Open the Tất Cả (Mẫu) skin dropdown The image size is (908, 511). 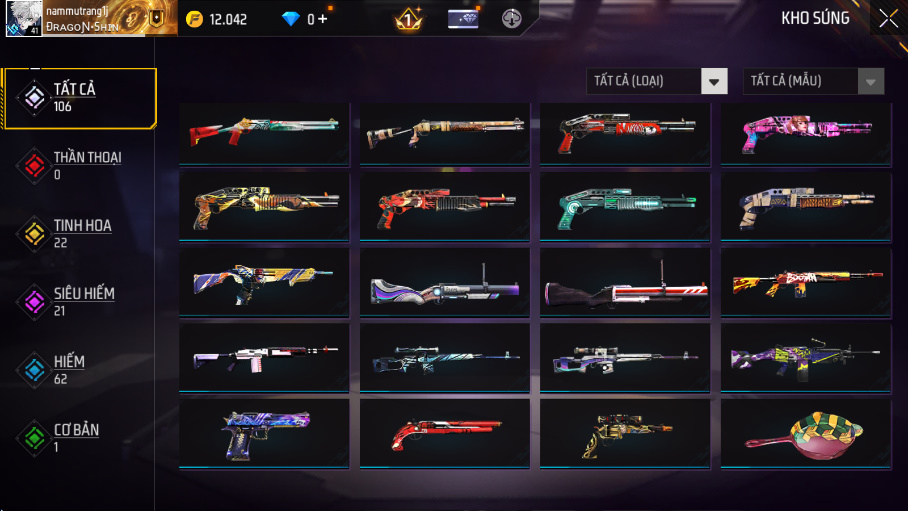(871, 81)
